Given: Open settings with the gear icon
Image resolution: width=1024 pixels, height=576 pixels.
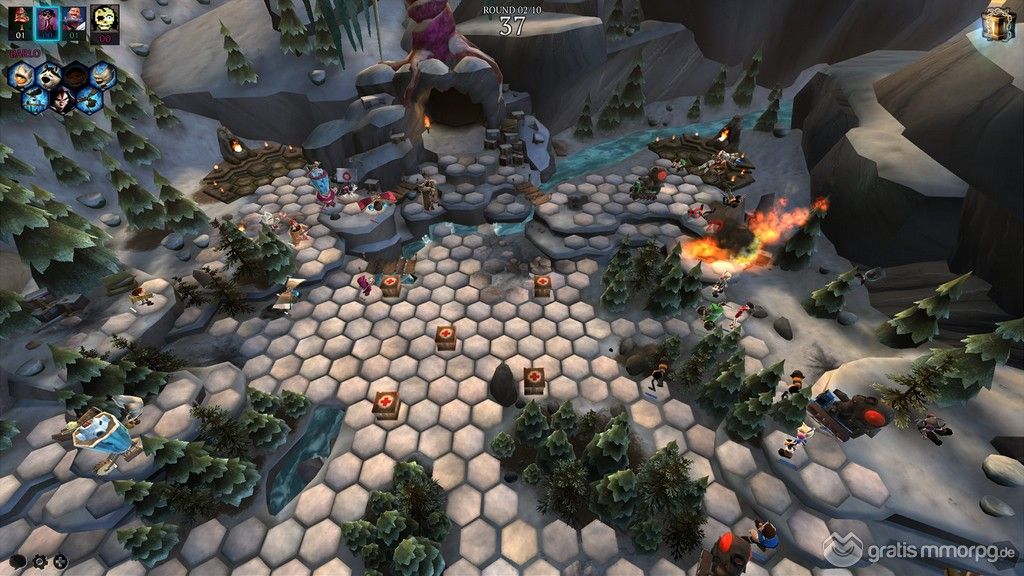Looking at the screenshot, I should pyautogui.click(x=41, y=561).
